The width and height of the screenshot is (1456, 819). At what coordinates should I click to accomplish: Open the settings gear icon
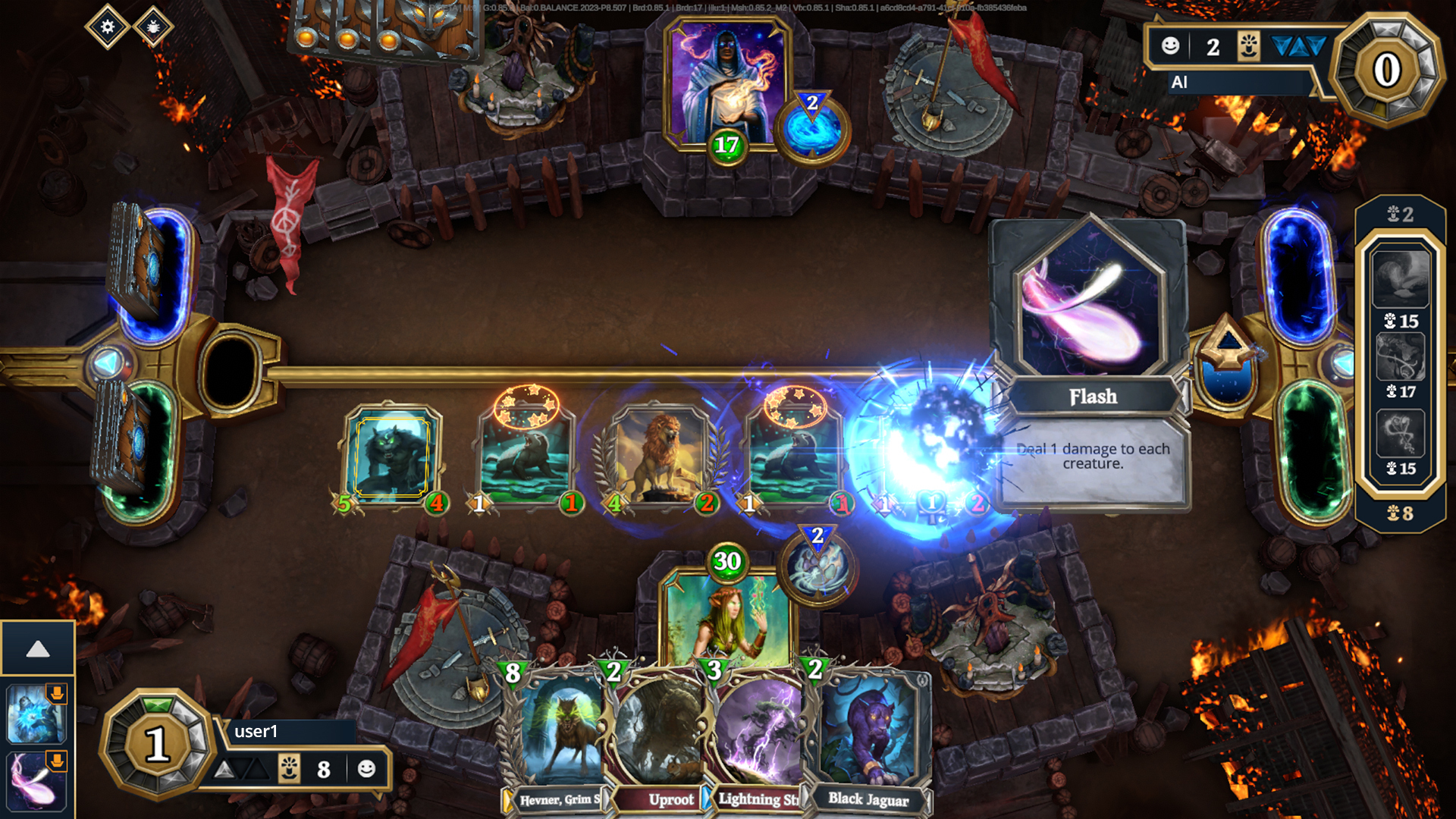(x=106, y=27)
